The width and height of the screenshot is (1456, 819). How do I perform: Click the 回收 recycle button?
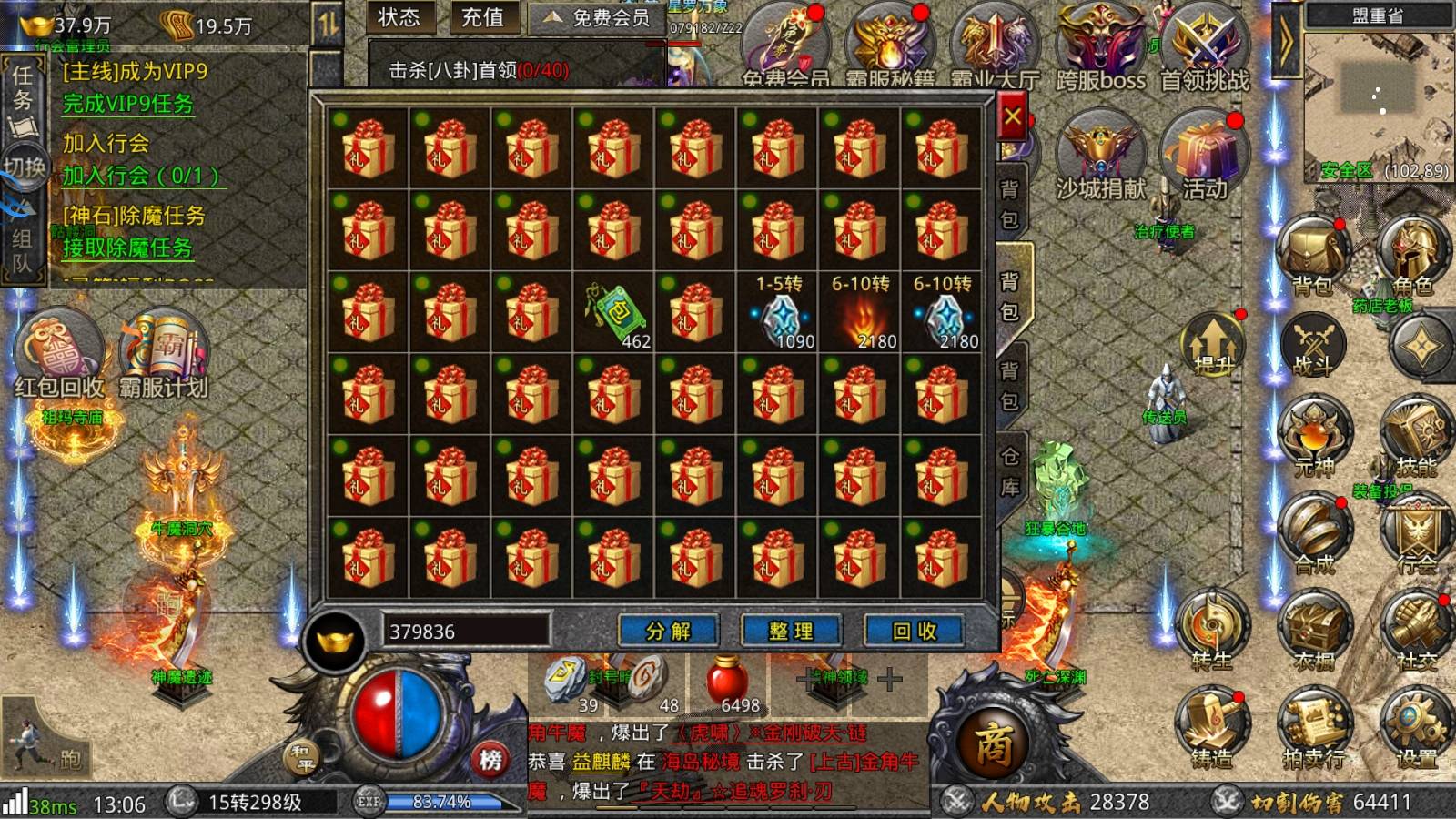click(914, 631)
